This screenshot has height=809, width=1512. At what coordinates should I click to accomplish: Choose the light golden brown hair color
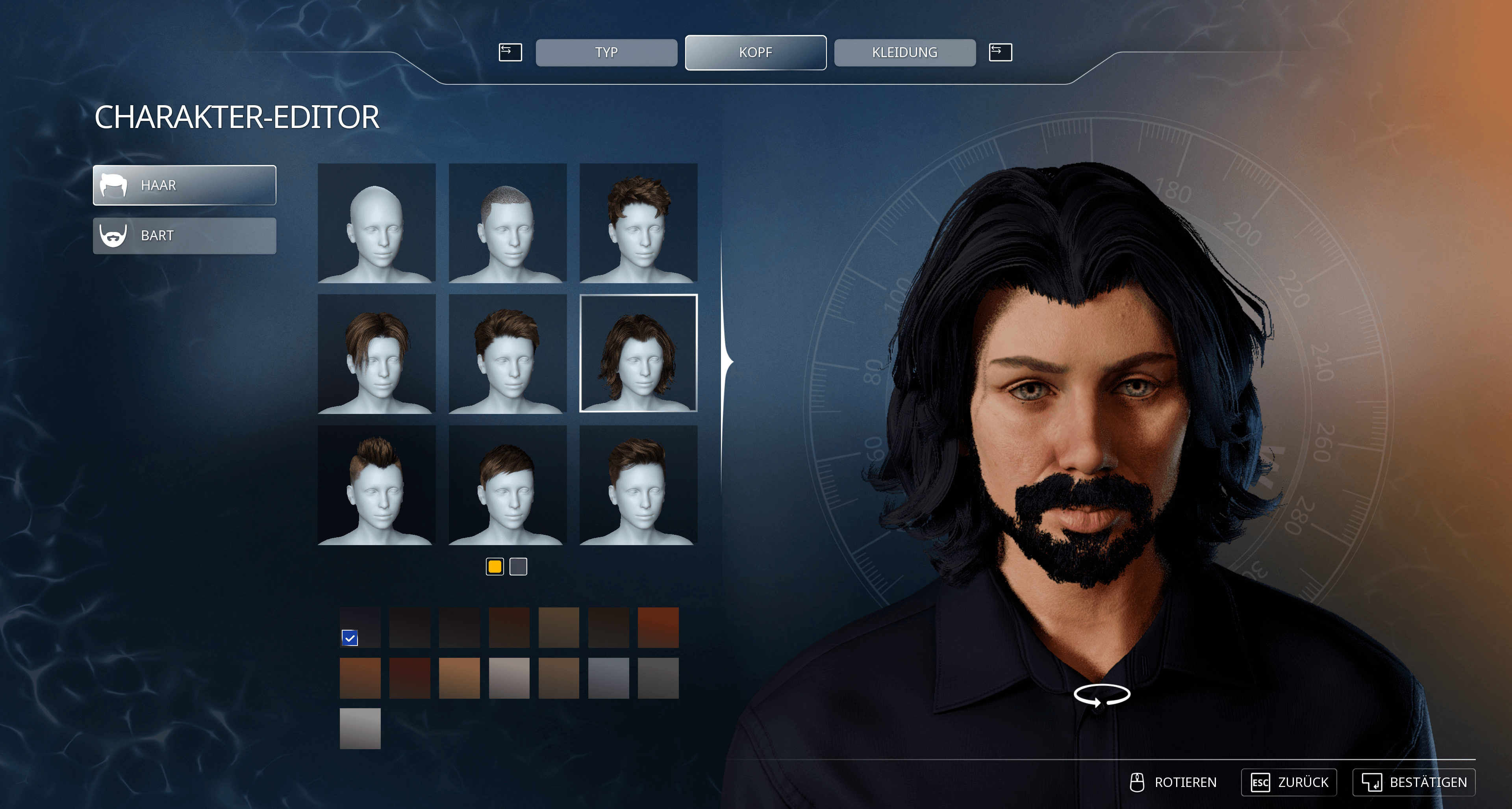tap(459, 677)
